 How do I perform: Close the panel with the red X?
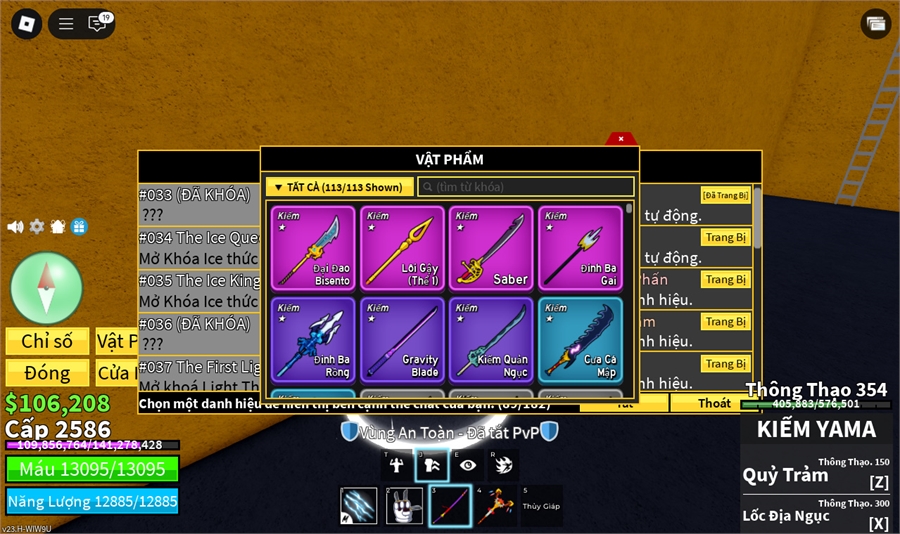pos(621,139)
